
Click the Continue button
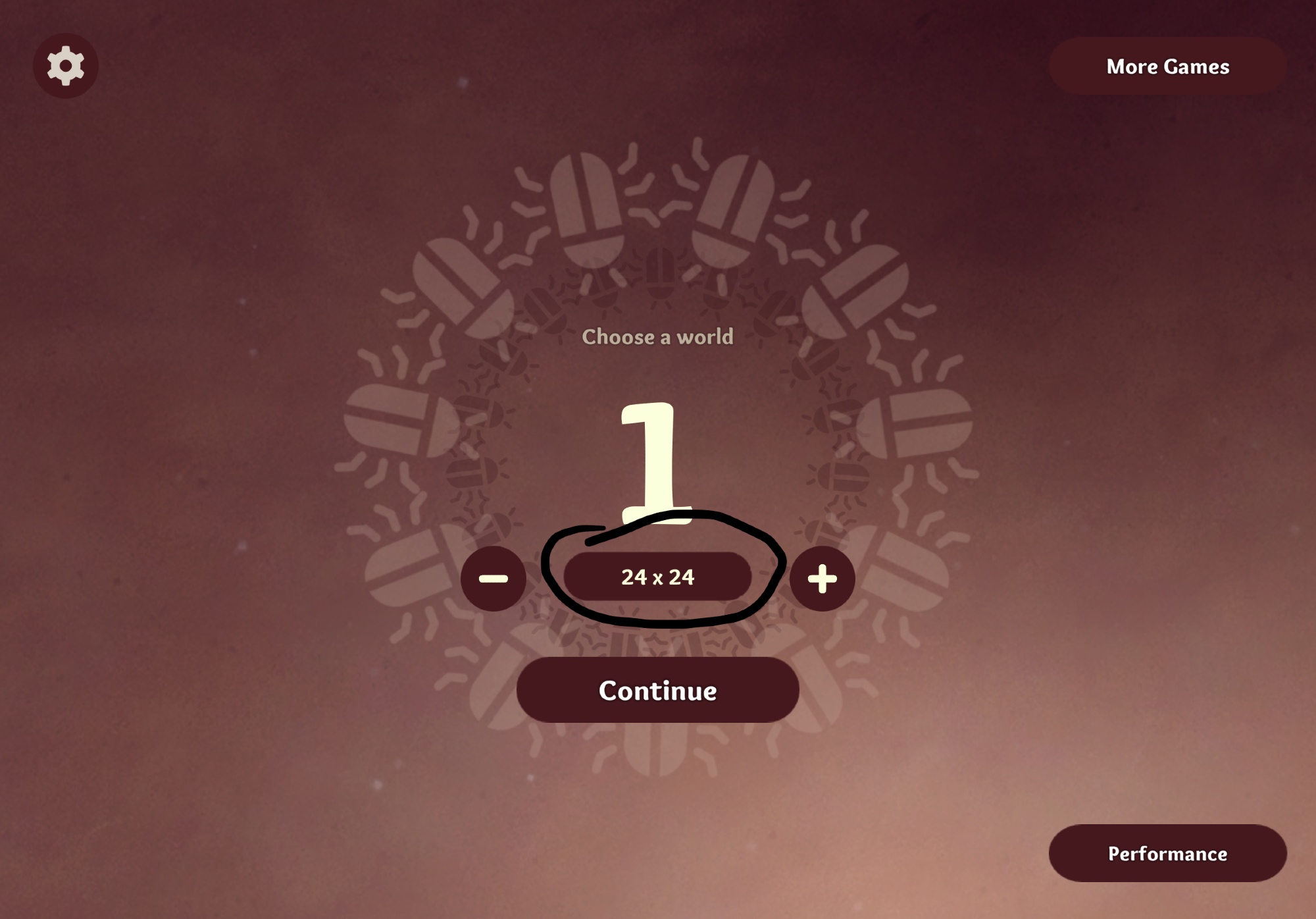[x=657, y=690]
